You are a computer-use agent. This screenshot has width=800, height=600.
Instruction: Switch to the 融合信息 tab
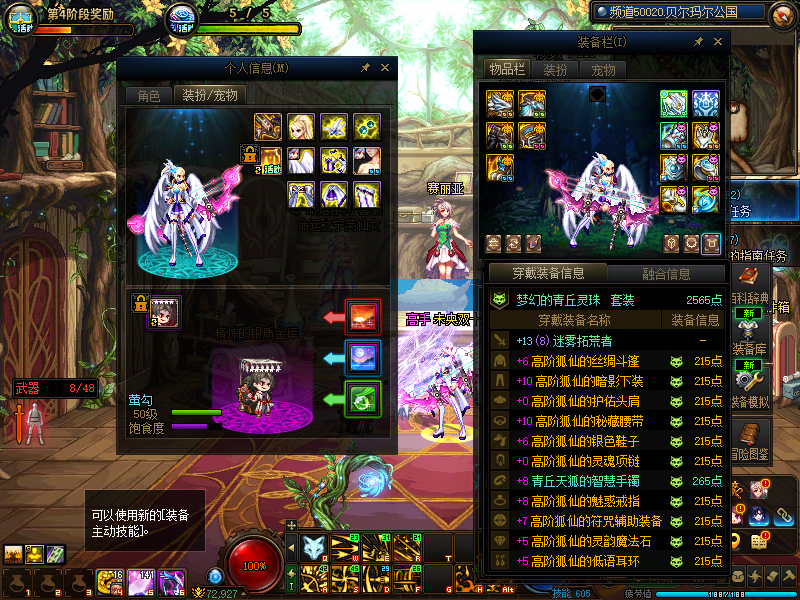[x=665, y=273]
